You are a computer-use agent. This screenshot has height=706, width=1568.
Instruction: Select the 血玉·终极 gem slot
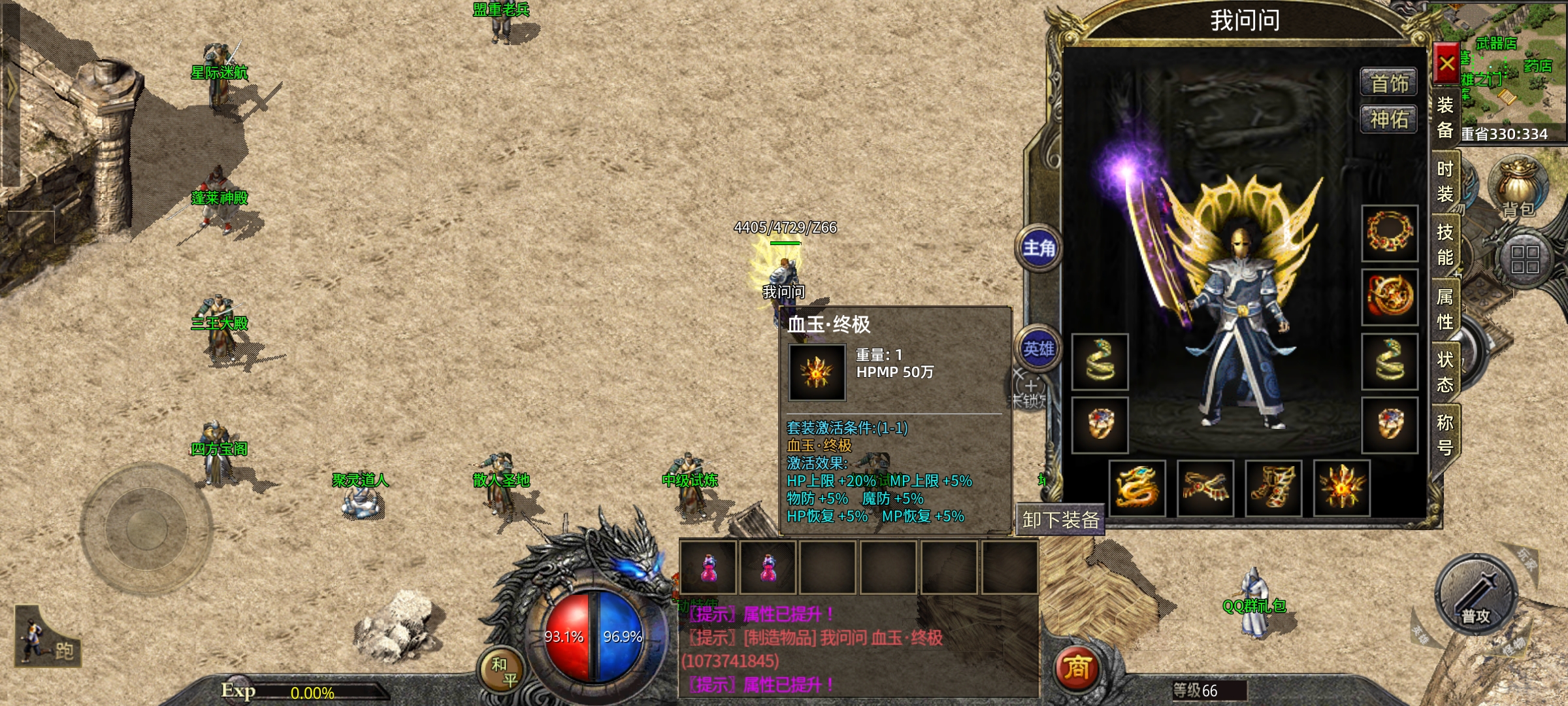tap(1341, 488)
